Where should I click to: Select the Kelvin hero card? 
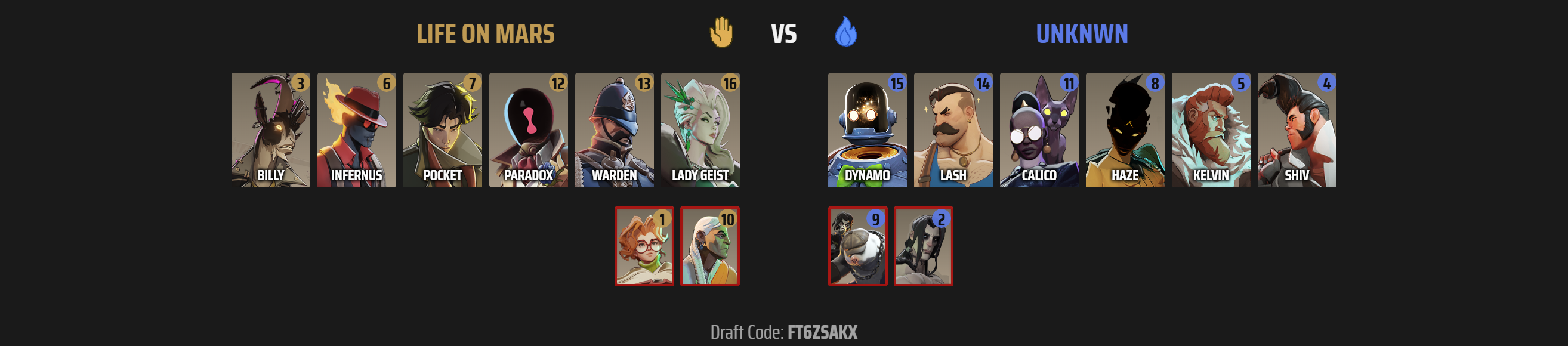click(1211, 130)
